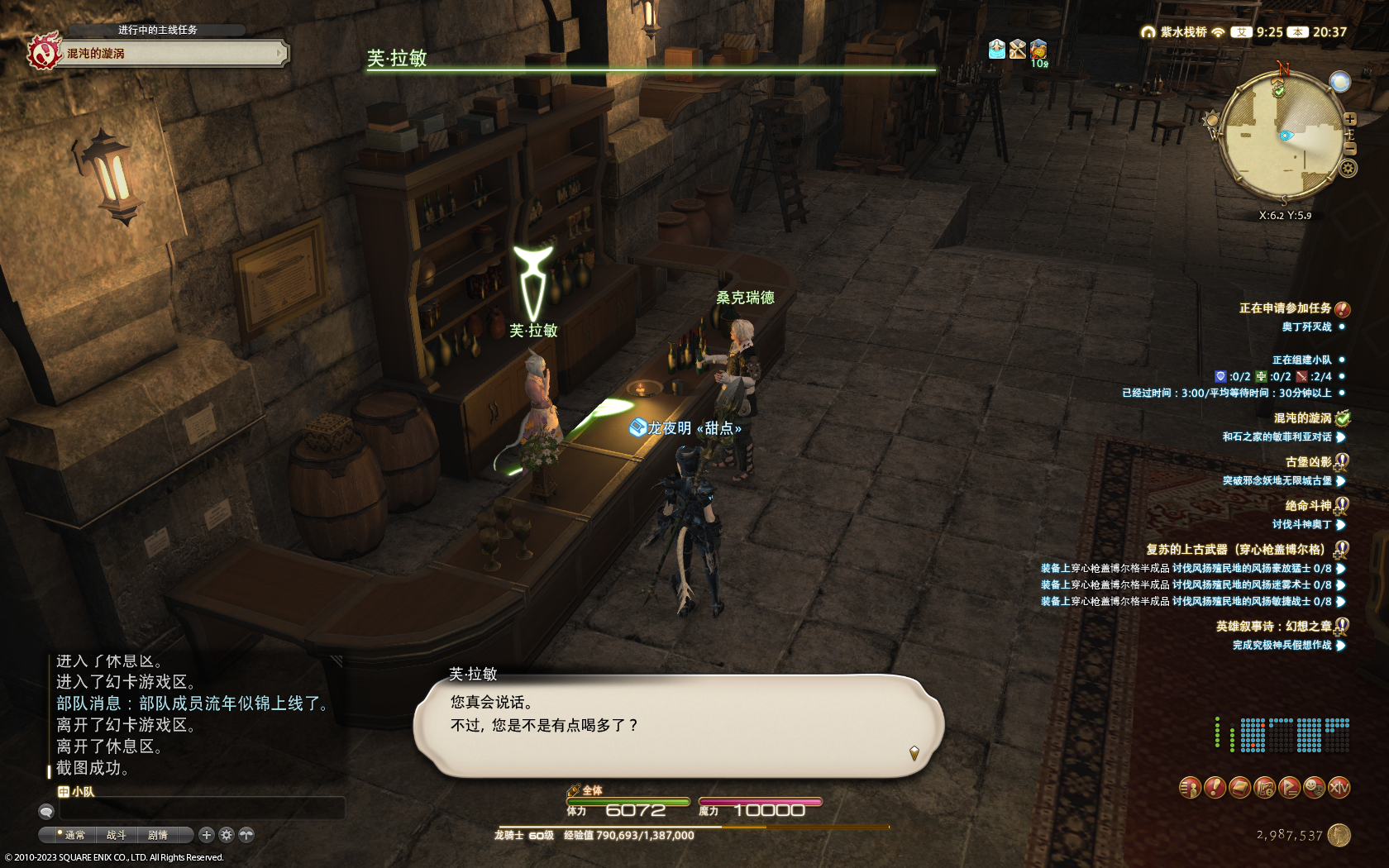
Task: Add a new chat tab with plus button
Action: pyautogui.click(x=207, y=835)
